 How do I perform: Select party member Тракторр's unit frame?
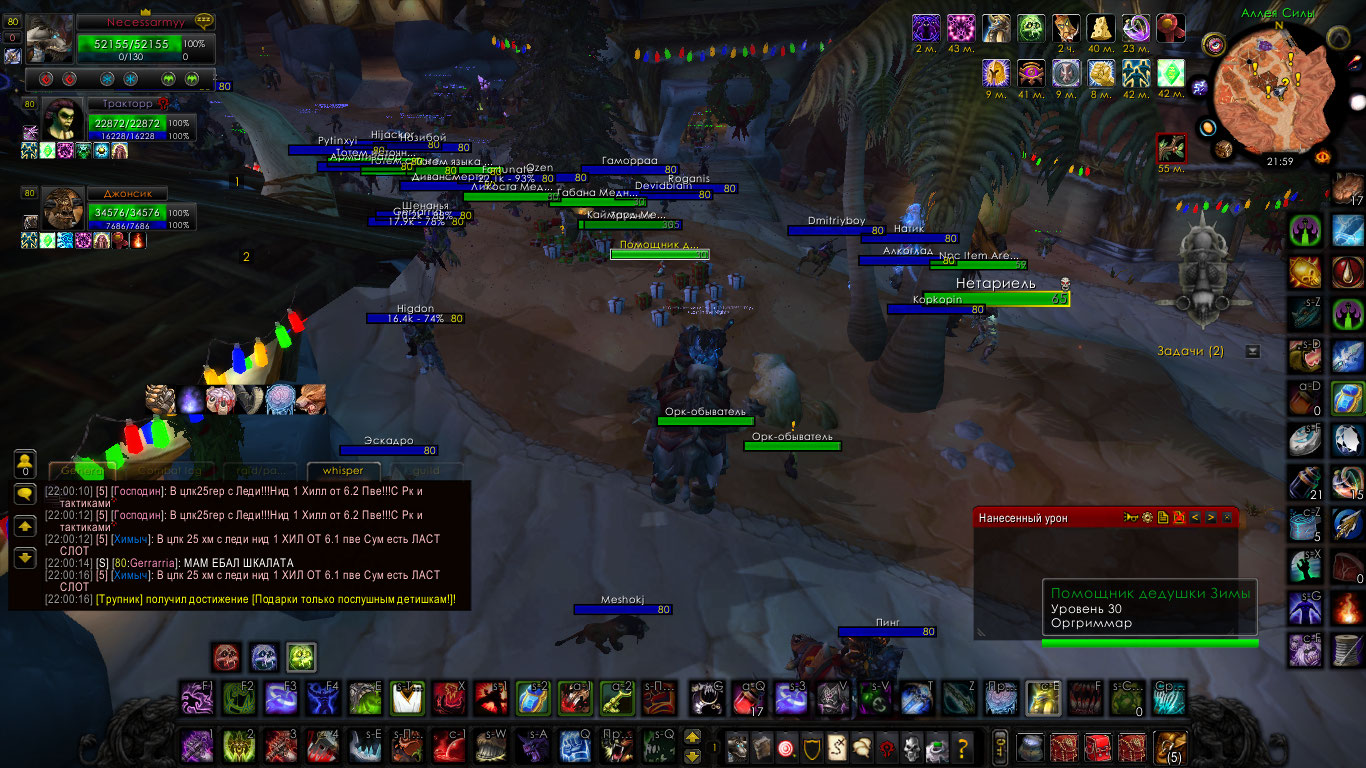pyautogui.click(x=120, y=121)
